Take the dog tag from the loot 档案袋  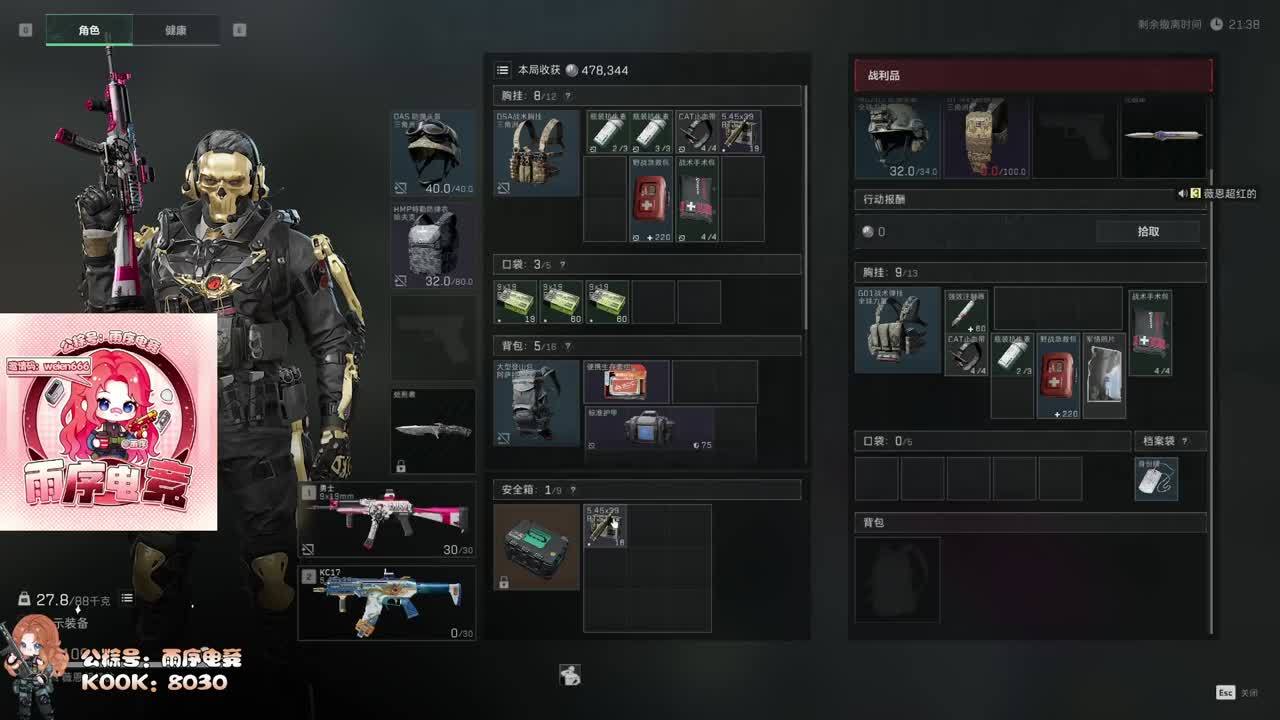click(1156, 479)
